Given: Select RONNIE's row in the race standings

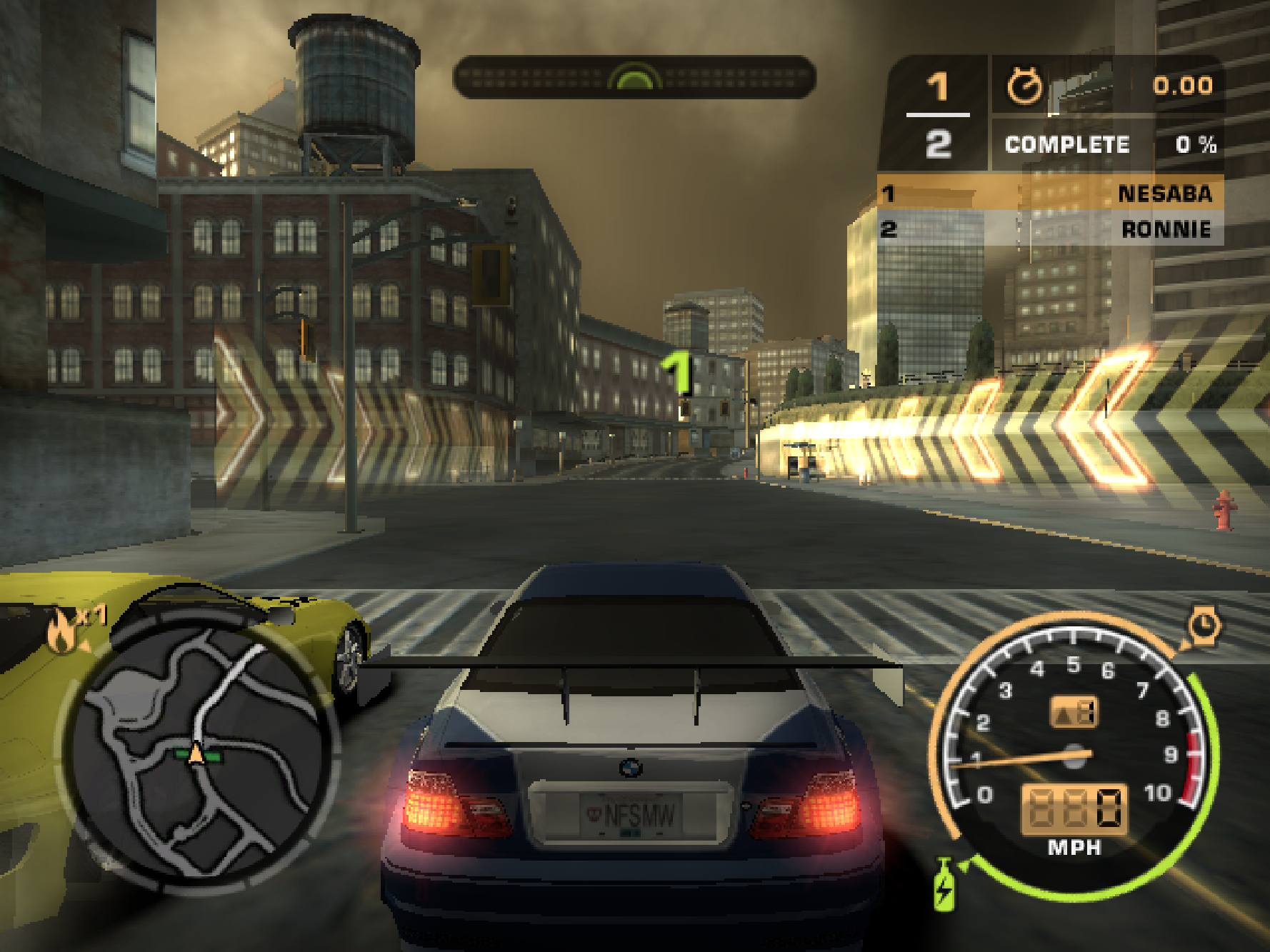Looking at the screenshot, I should (1050, 229).
